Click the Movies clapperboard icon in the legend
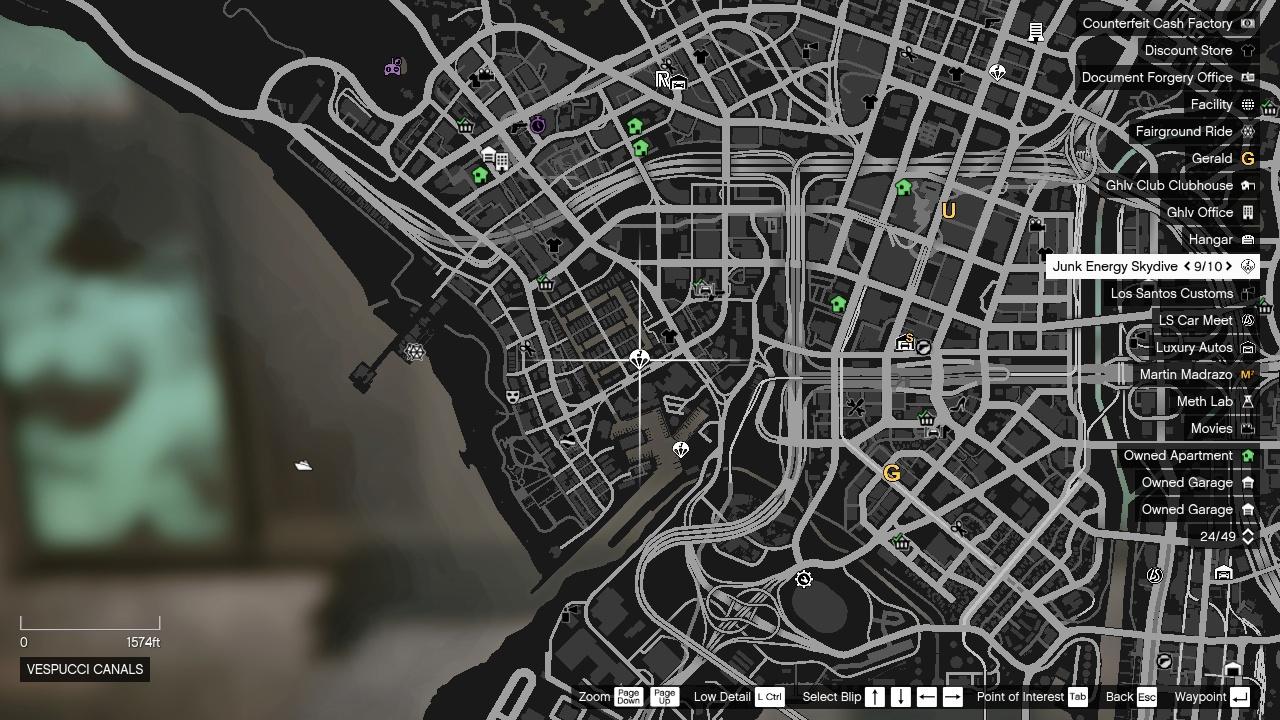 tap(1246, 428)
